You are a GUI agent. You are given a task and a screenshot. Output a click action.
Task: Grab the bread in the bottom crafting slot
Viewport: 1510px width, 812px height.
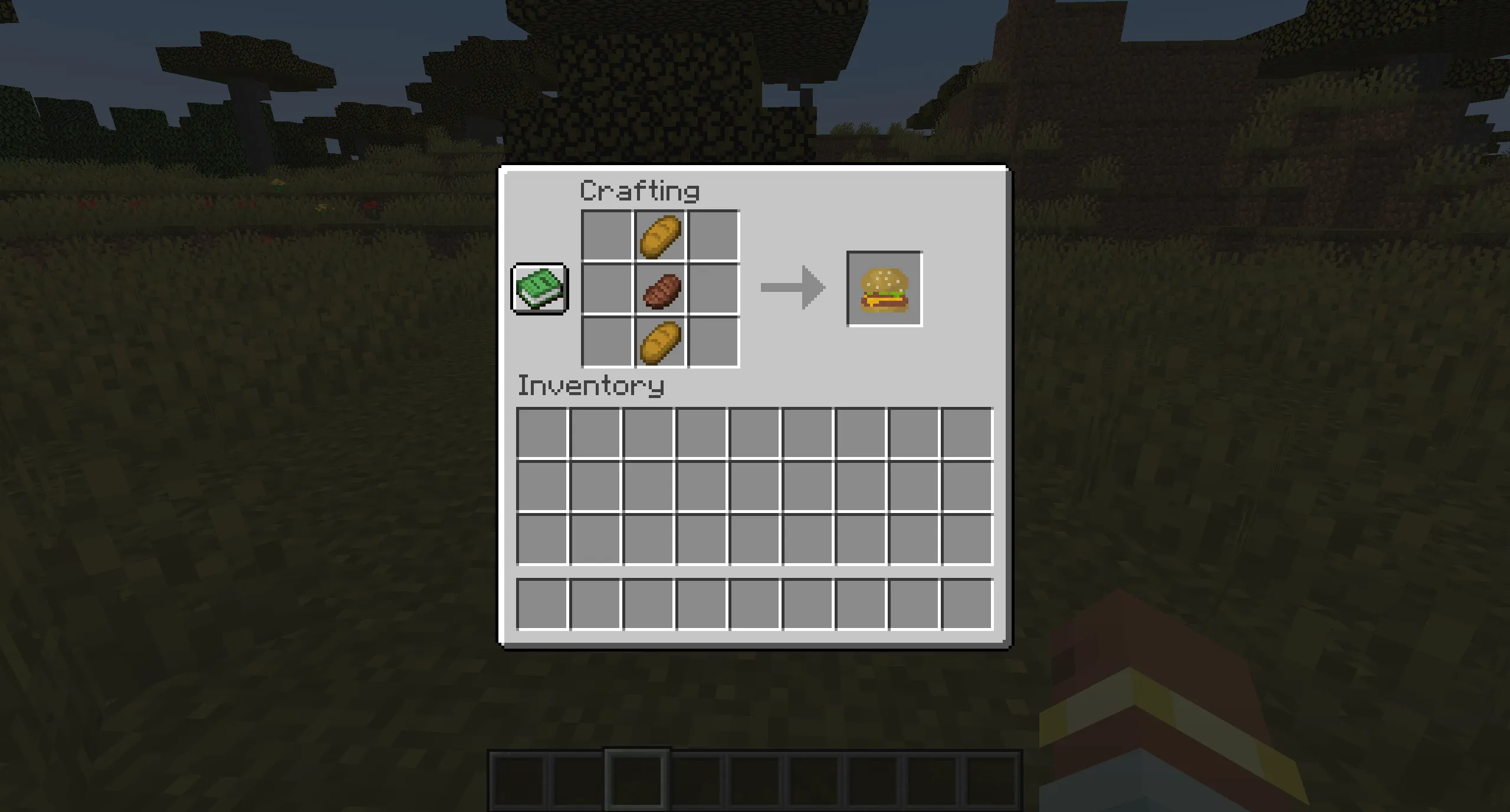[x=659, y=342]
